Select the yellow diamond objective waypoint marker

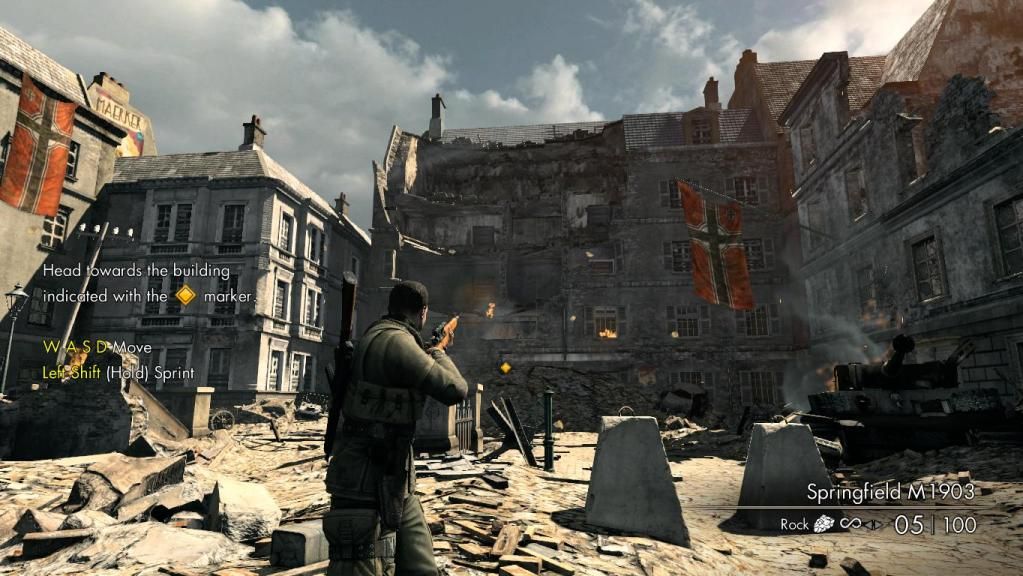pos(505,368)
